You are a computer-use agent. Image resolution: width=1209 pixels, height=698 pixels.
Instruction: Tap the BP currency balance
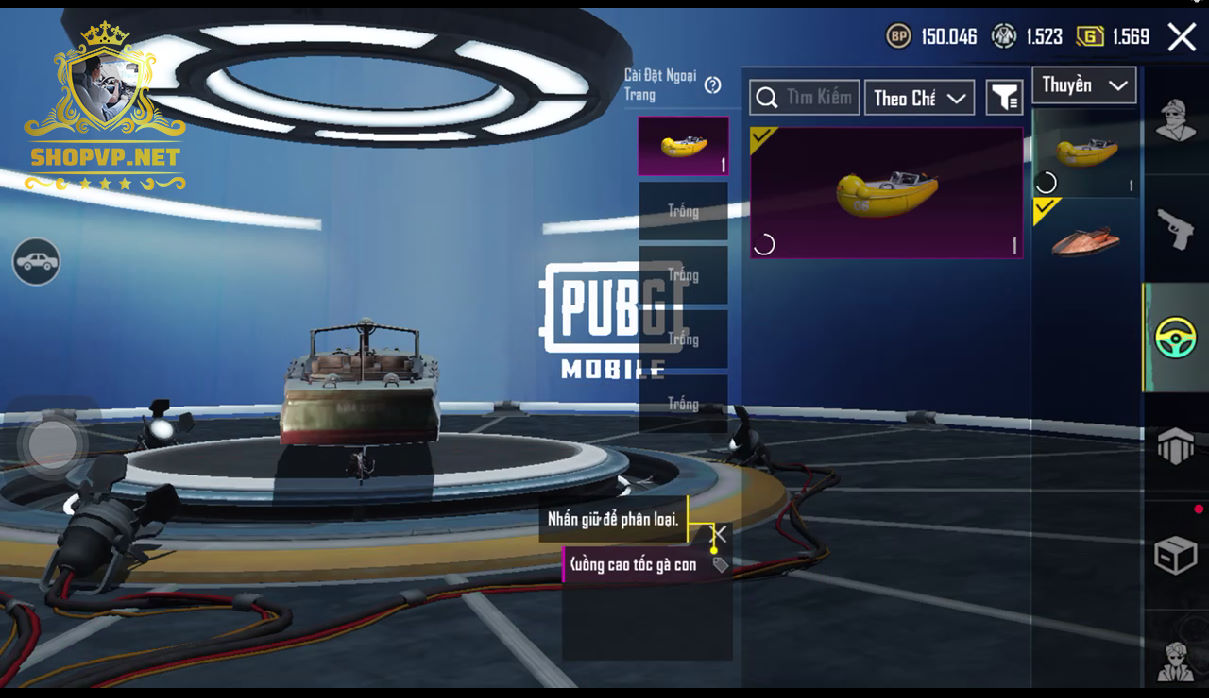pos(931,37)
